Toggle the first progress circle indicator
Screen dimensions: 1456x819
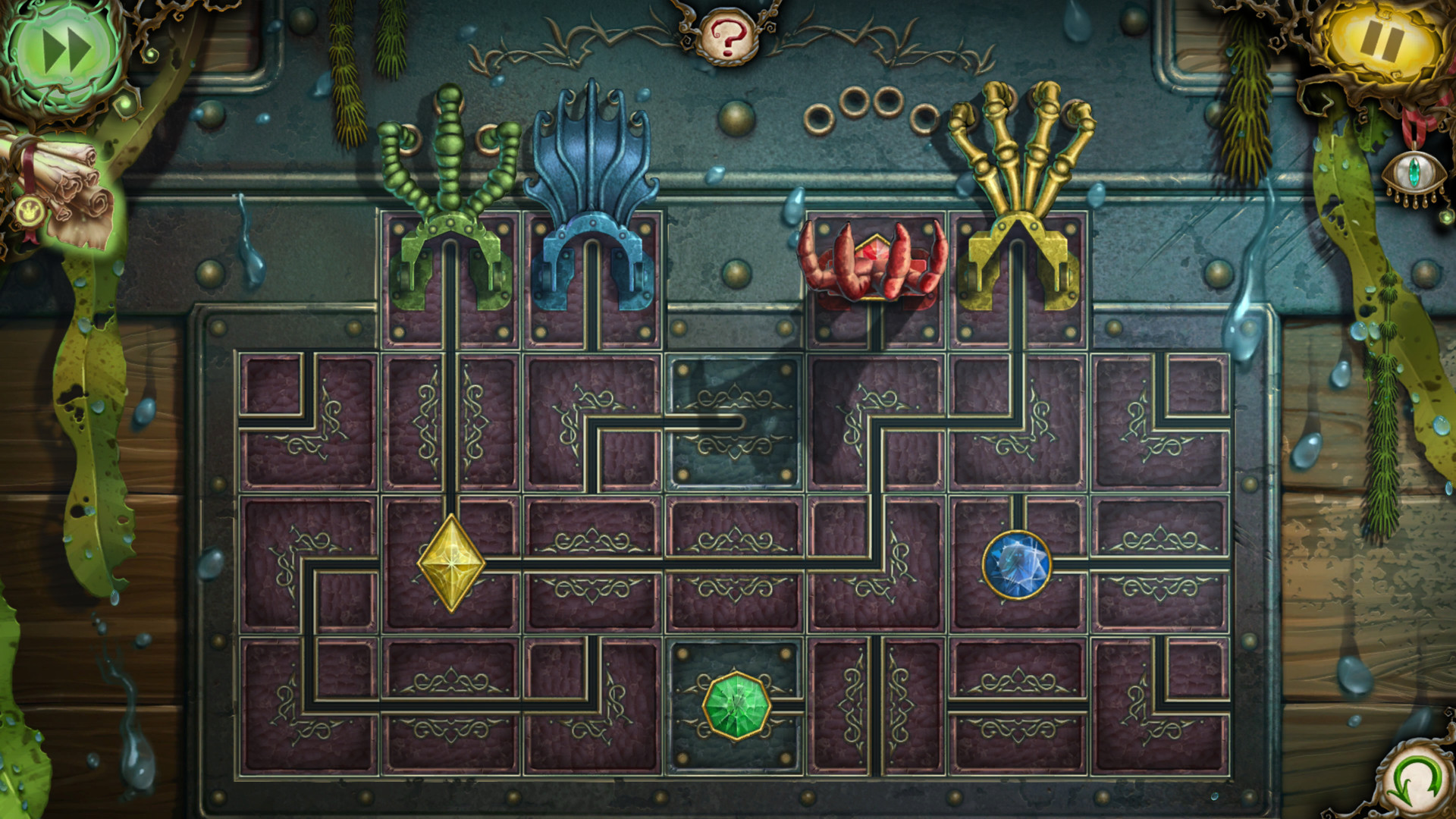(818, 119)
